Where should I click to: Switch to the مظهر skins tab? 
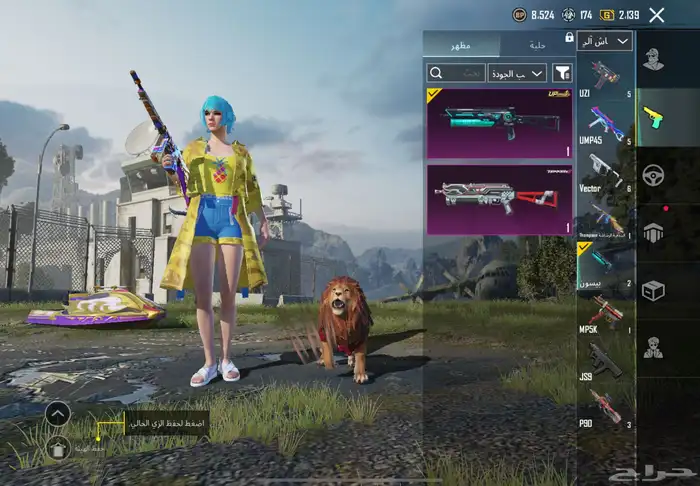click(x=461, y=44)
